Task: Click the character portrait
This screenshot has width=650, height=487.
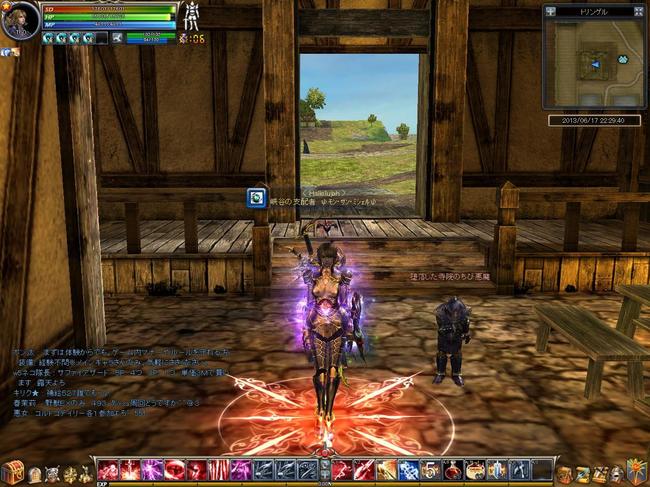Action: point(20,21)
